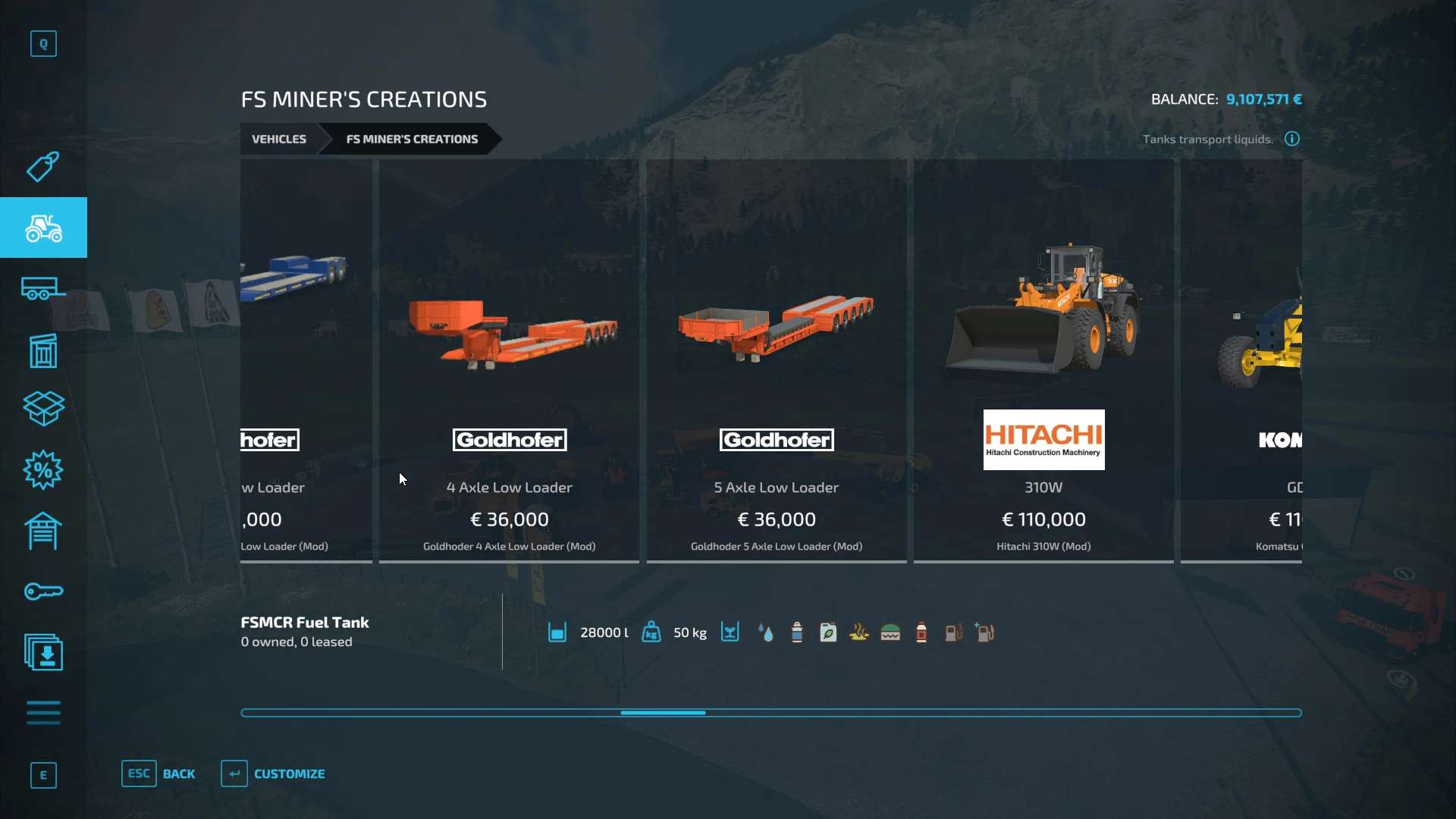Select the Hitachi 310W wheel loader listing
Viewport: 1456px width, 819px height.
(1043, 364)
